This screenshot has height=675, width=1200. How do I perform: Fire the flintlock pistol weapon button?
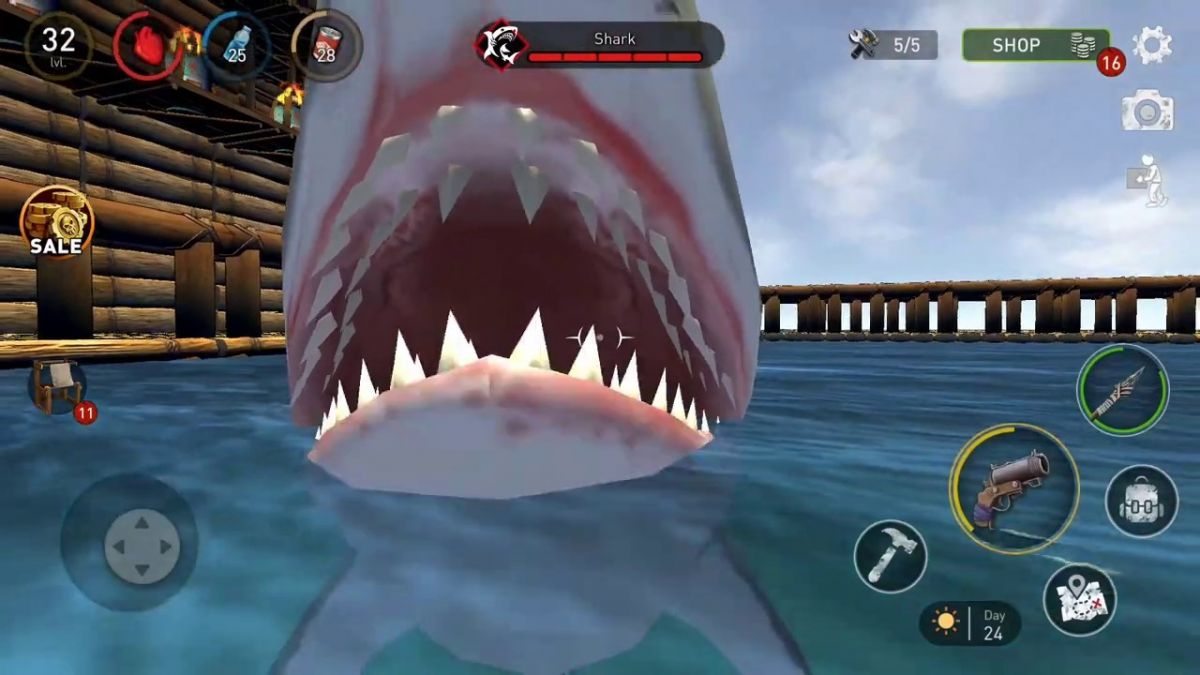pos(1013,488)
